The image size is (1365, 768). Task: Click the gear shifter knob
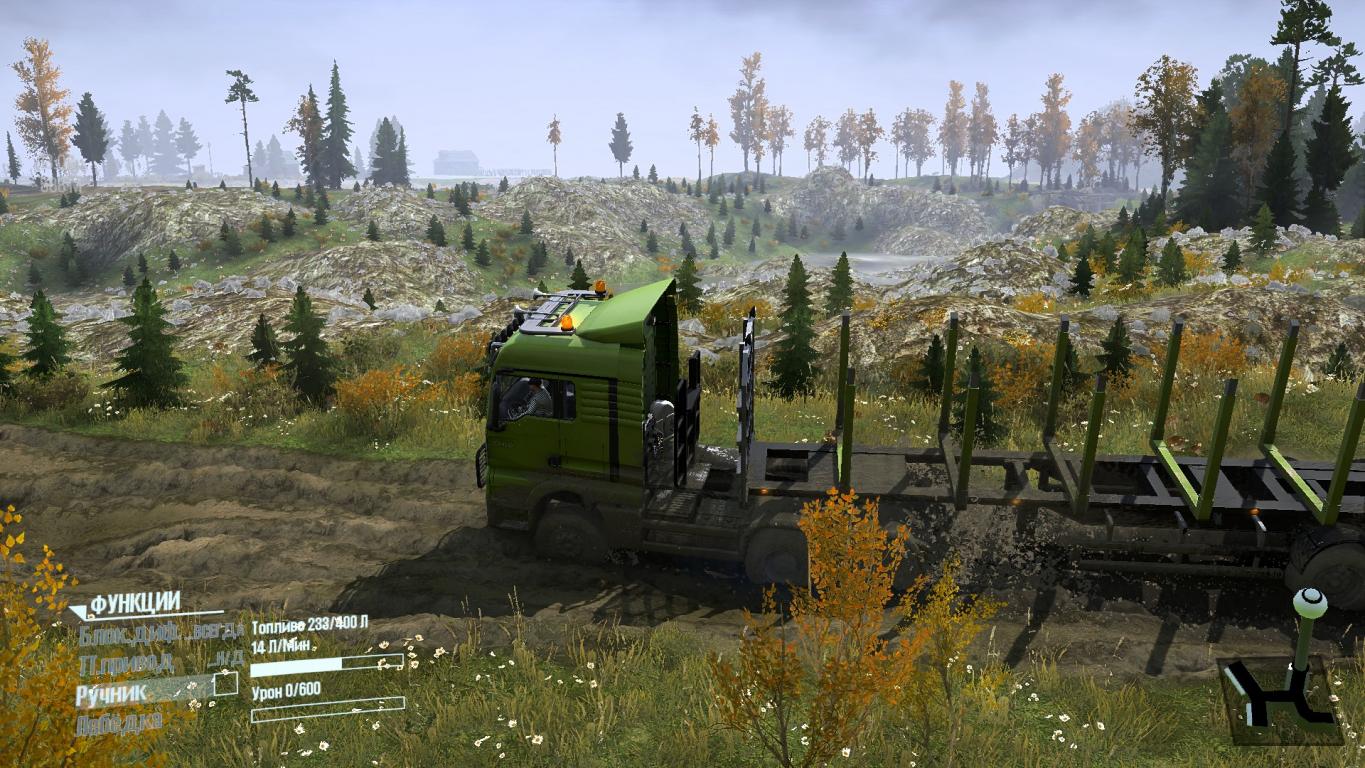[x=1309, y=602]
